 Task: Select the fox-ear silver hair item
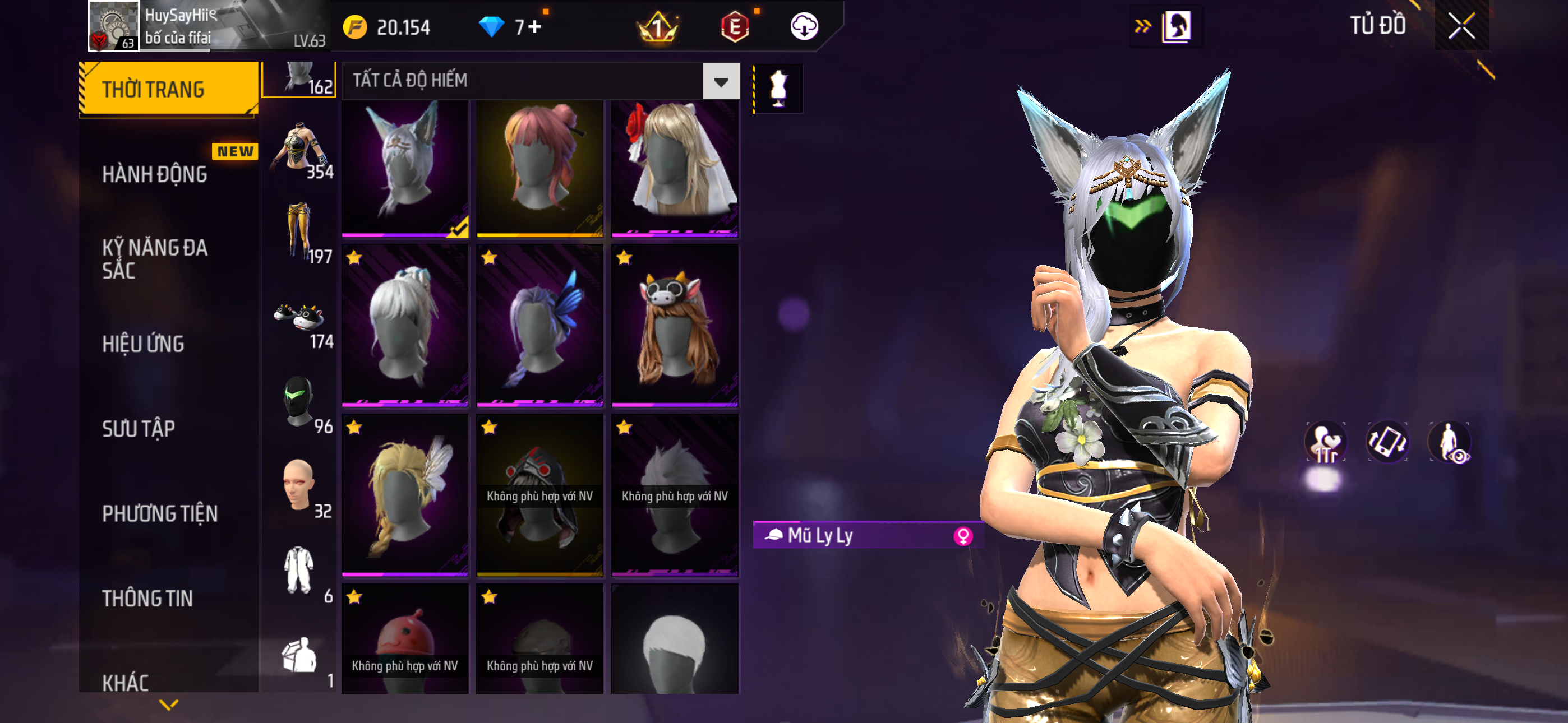405,168
